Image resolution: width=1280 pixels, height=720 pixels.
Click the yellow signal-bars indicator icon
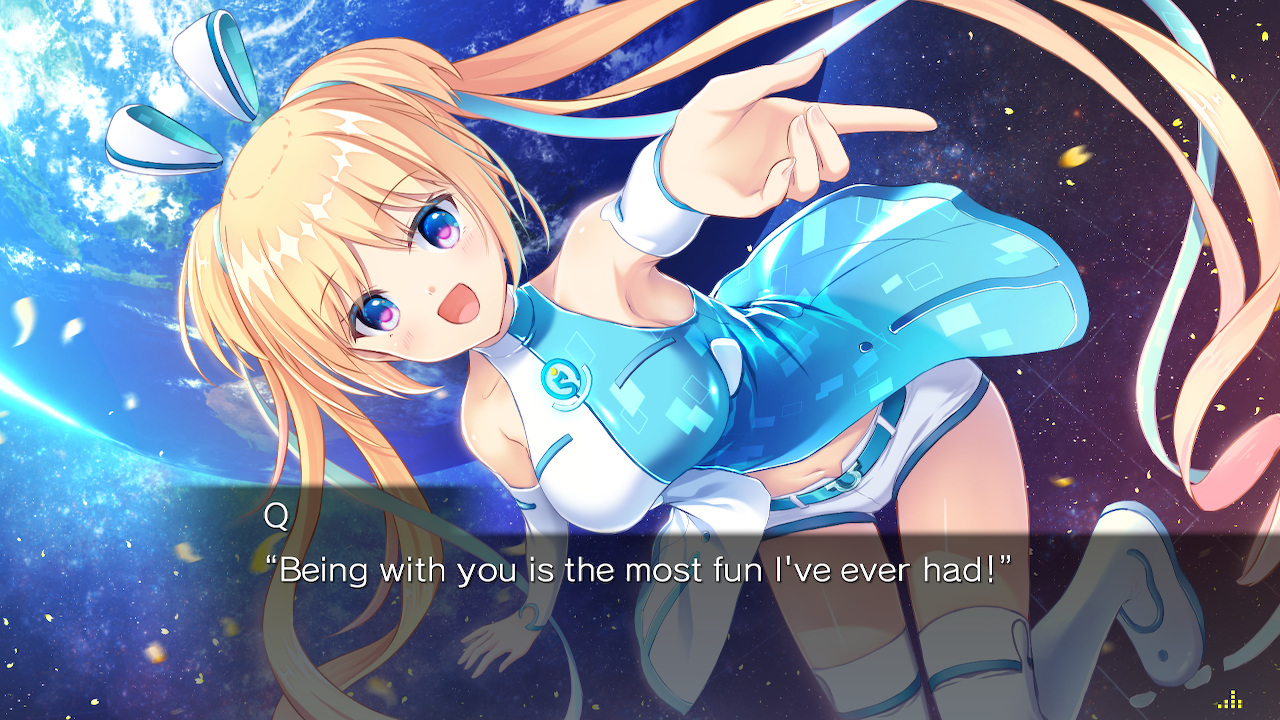(1231, 700)
